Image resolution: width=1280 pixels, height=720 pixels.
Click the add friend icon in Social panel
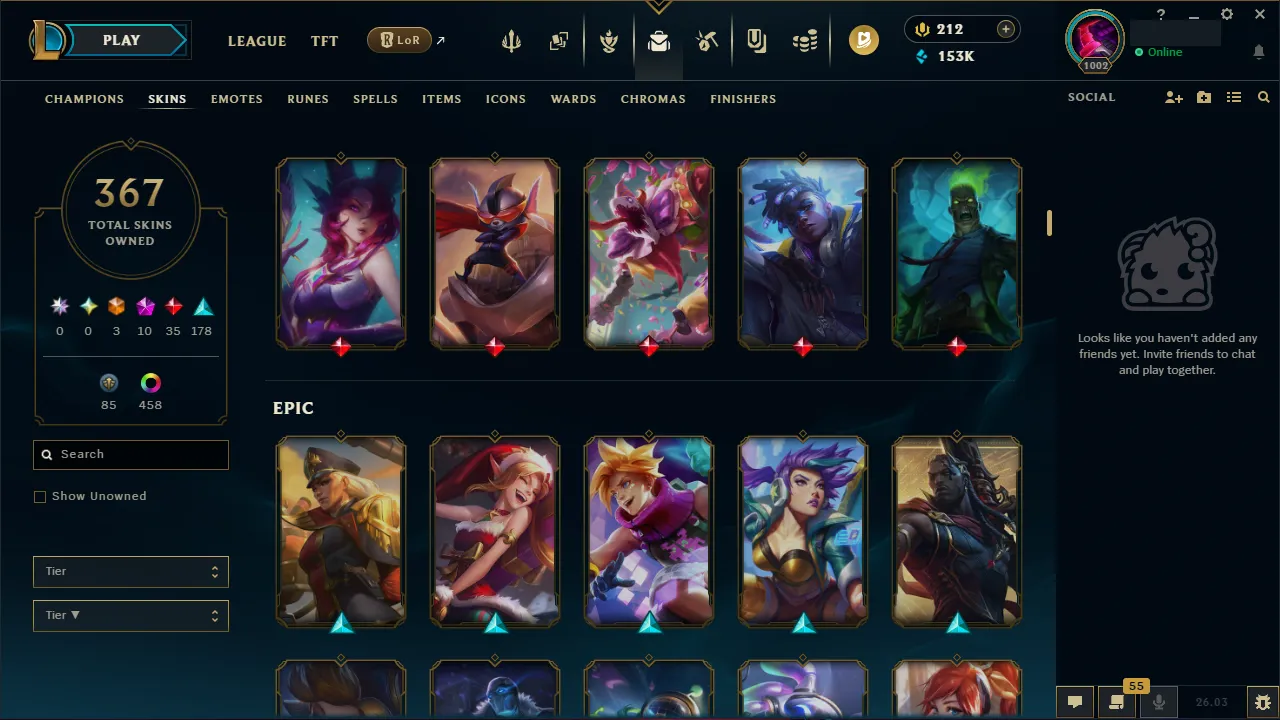point(1173,97)
